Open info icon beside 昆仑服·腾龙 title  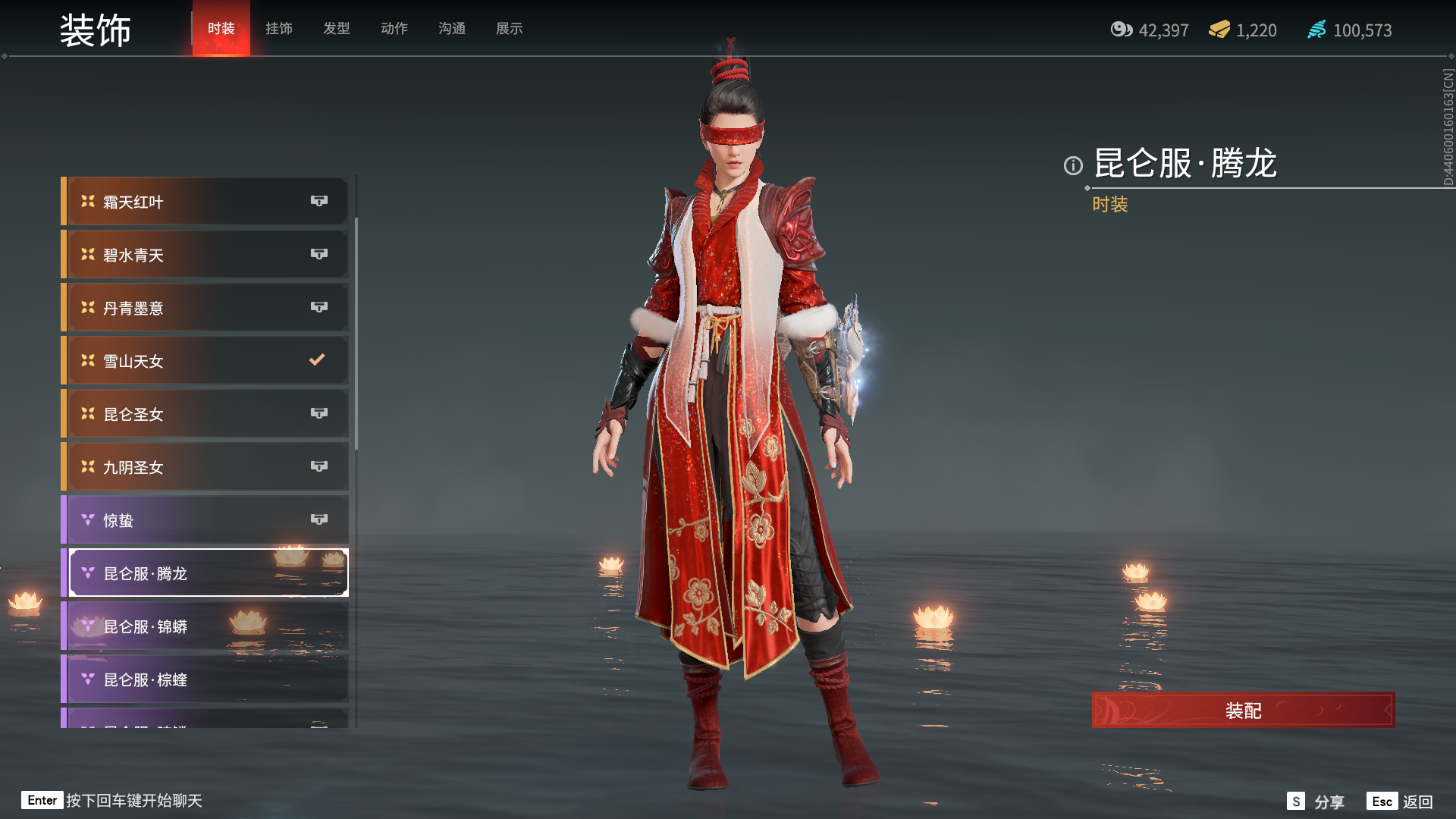1073,165
